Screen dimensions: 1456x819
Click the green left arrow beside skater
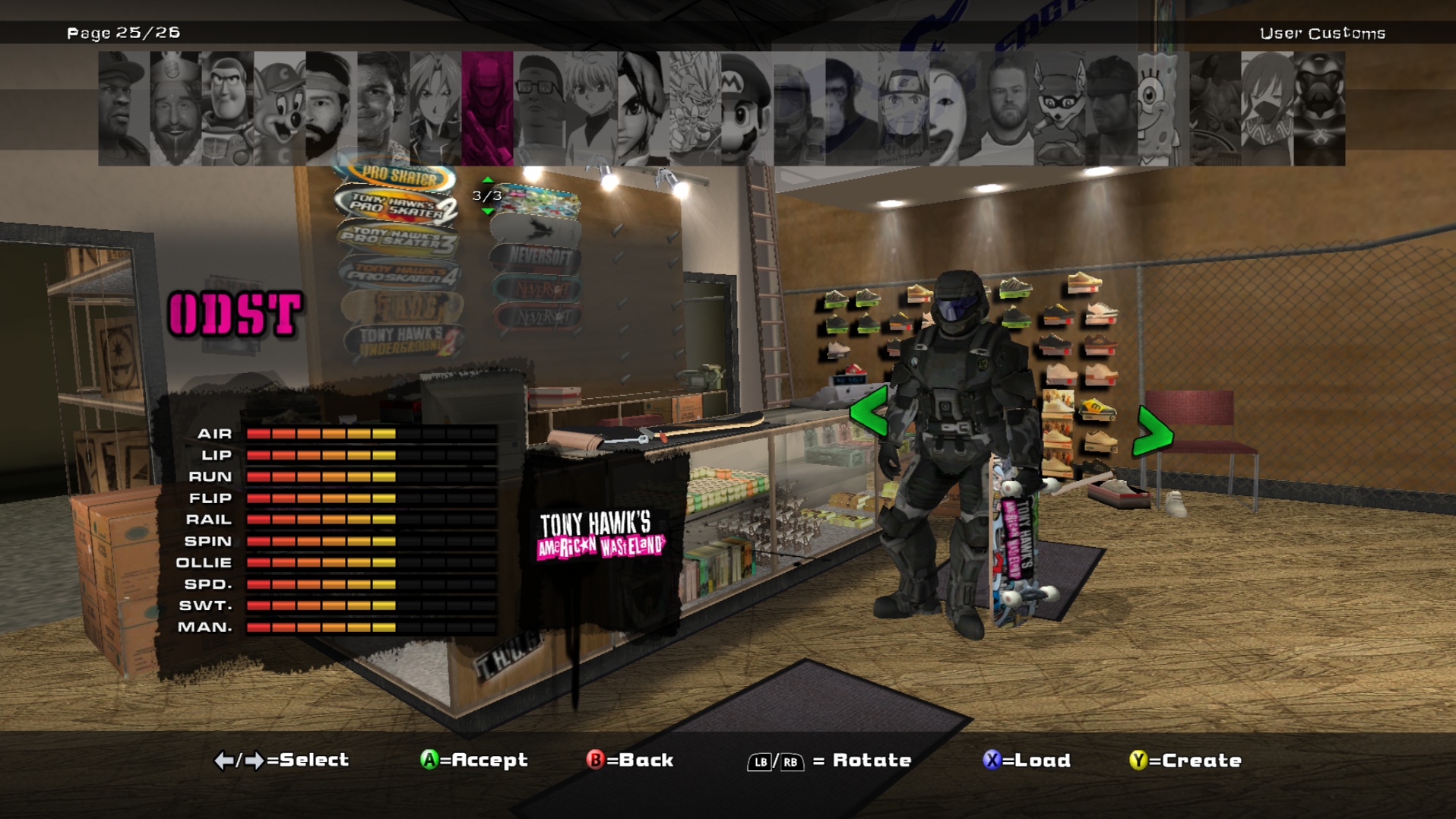[x=869, y=411]
